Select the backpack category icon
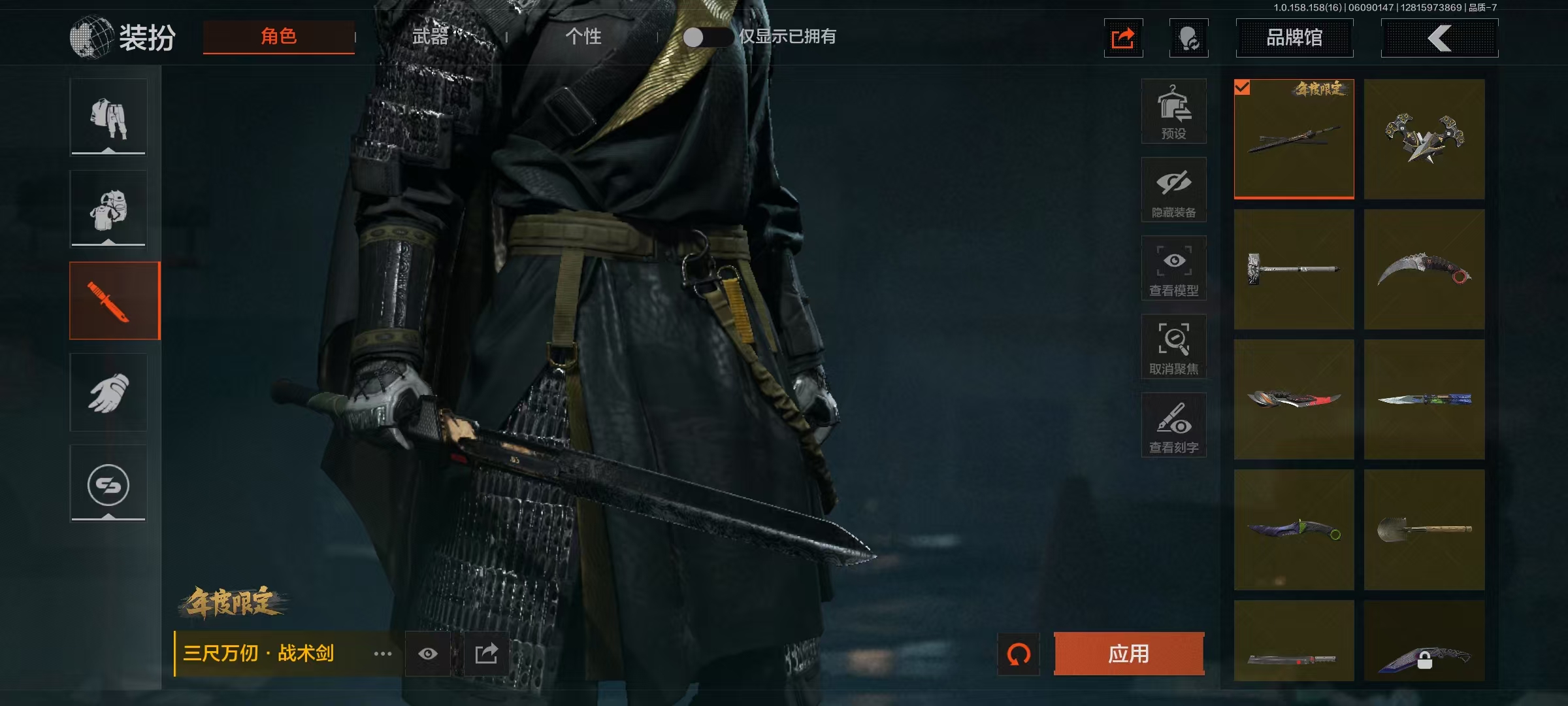Viewport: 1568px width, 706px height. point(108,209)
